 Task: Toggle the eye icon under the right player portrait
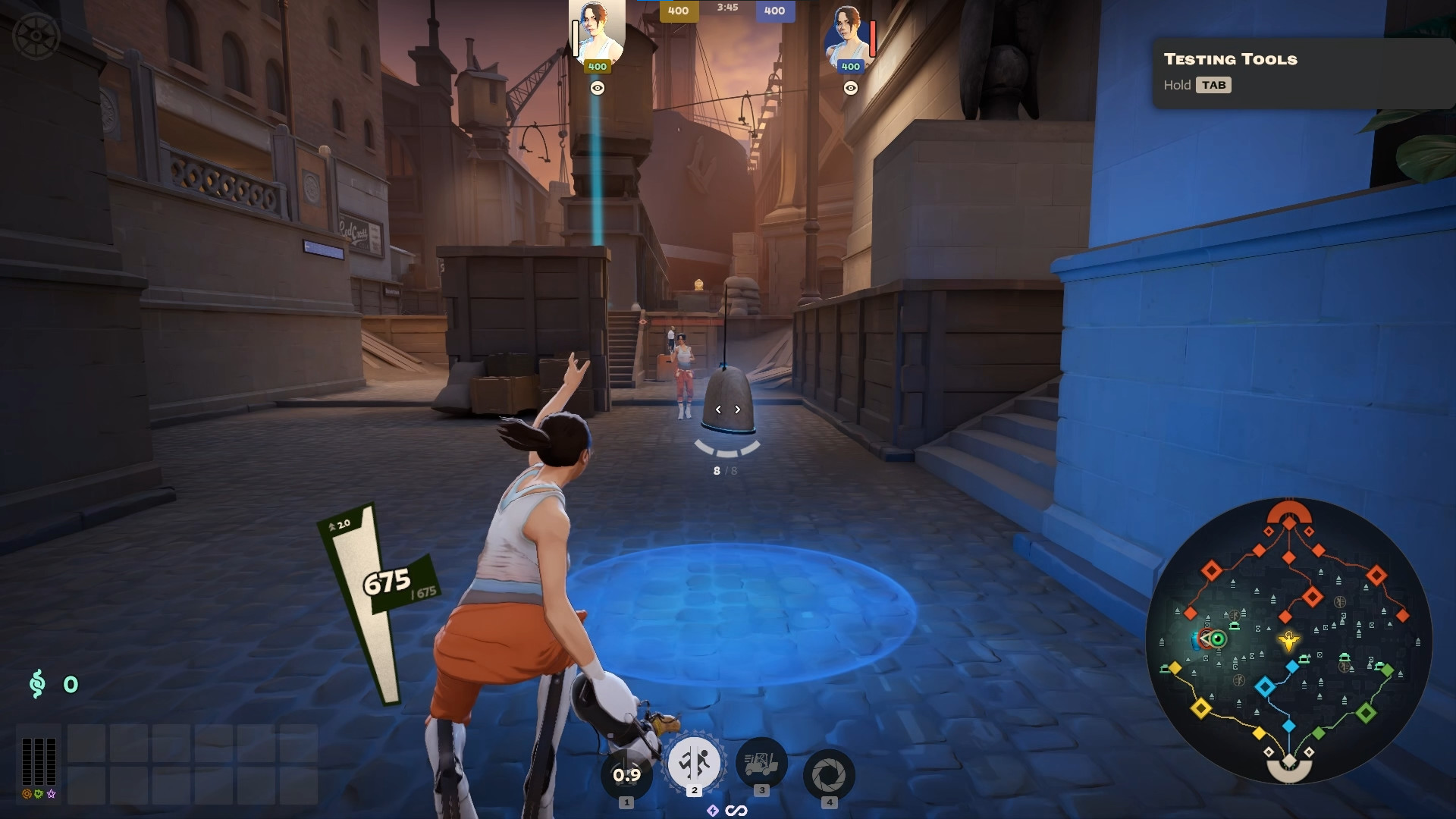(x=852, y=88)
